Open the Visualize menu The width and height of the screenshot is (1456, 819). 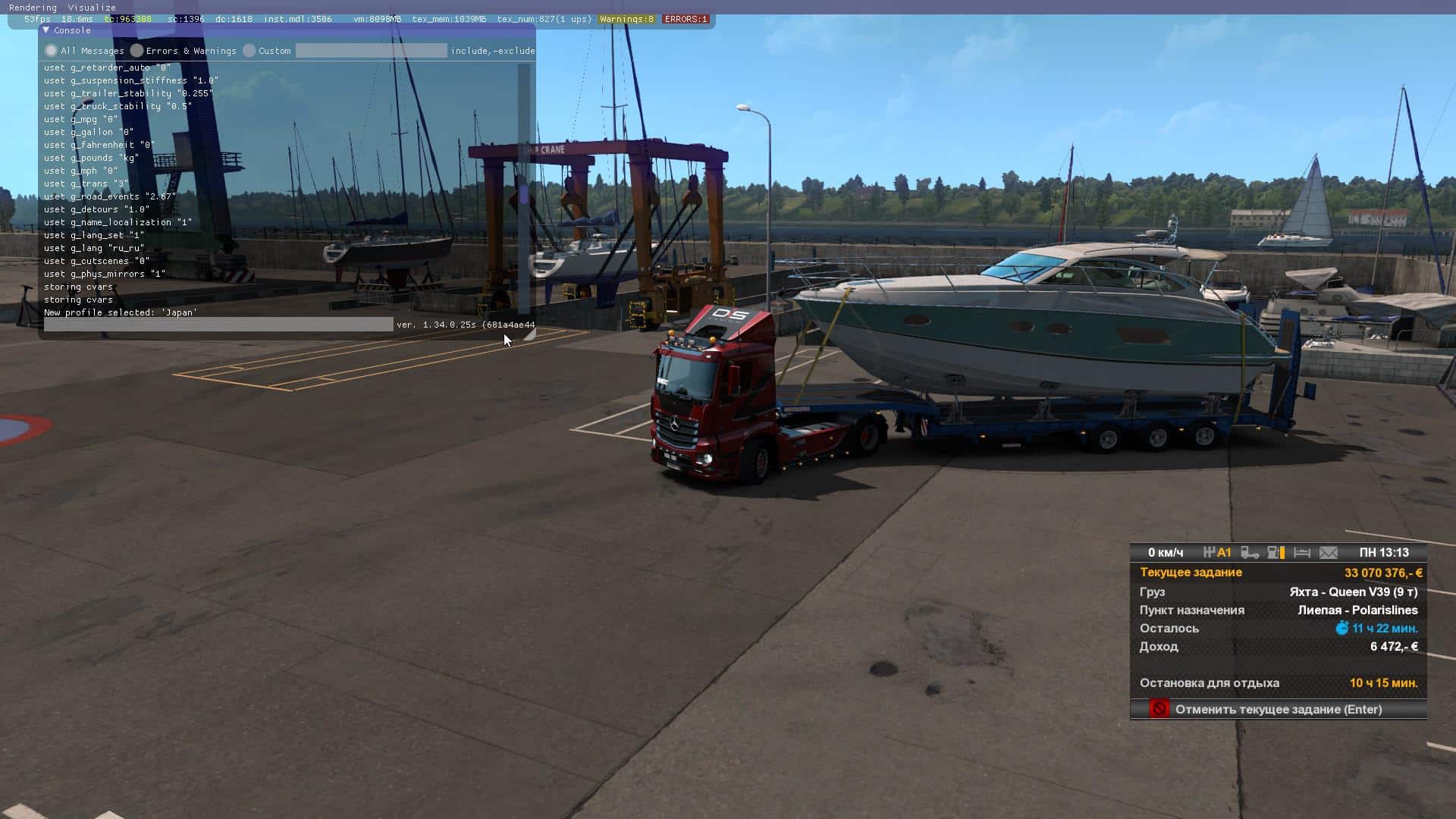click(92, 8)
